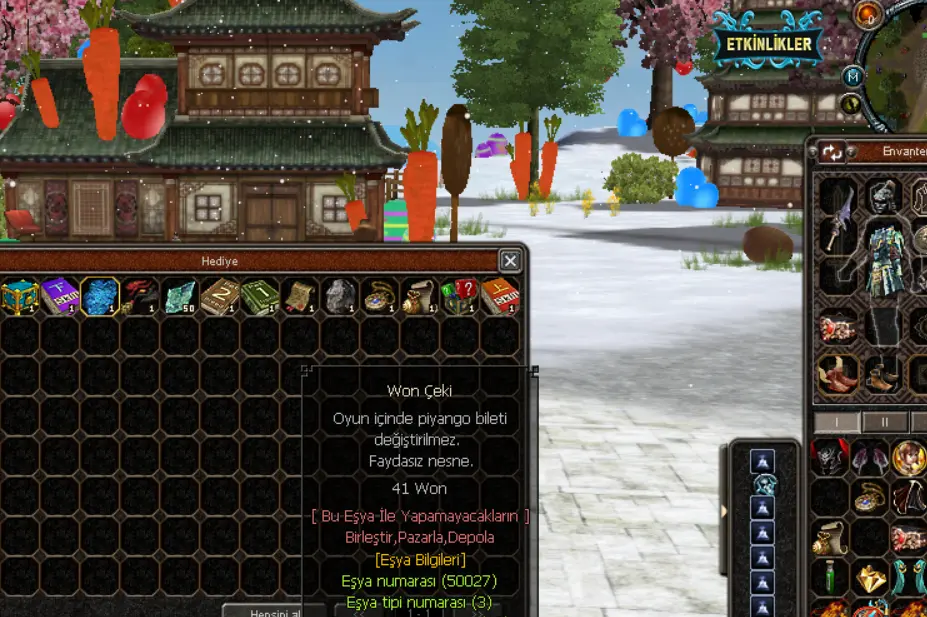Pick the red book gift item

499,297
